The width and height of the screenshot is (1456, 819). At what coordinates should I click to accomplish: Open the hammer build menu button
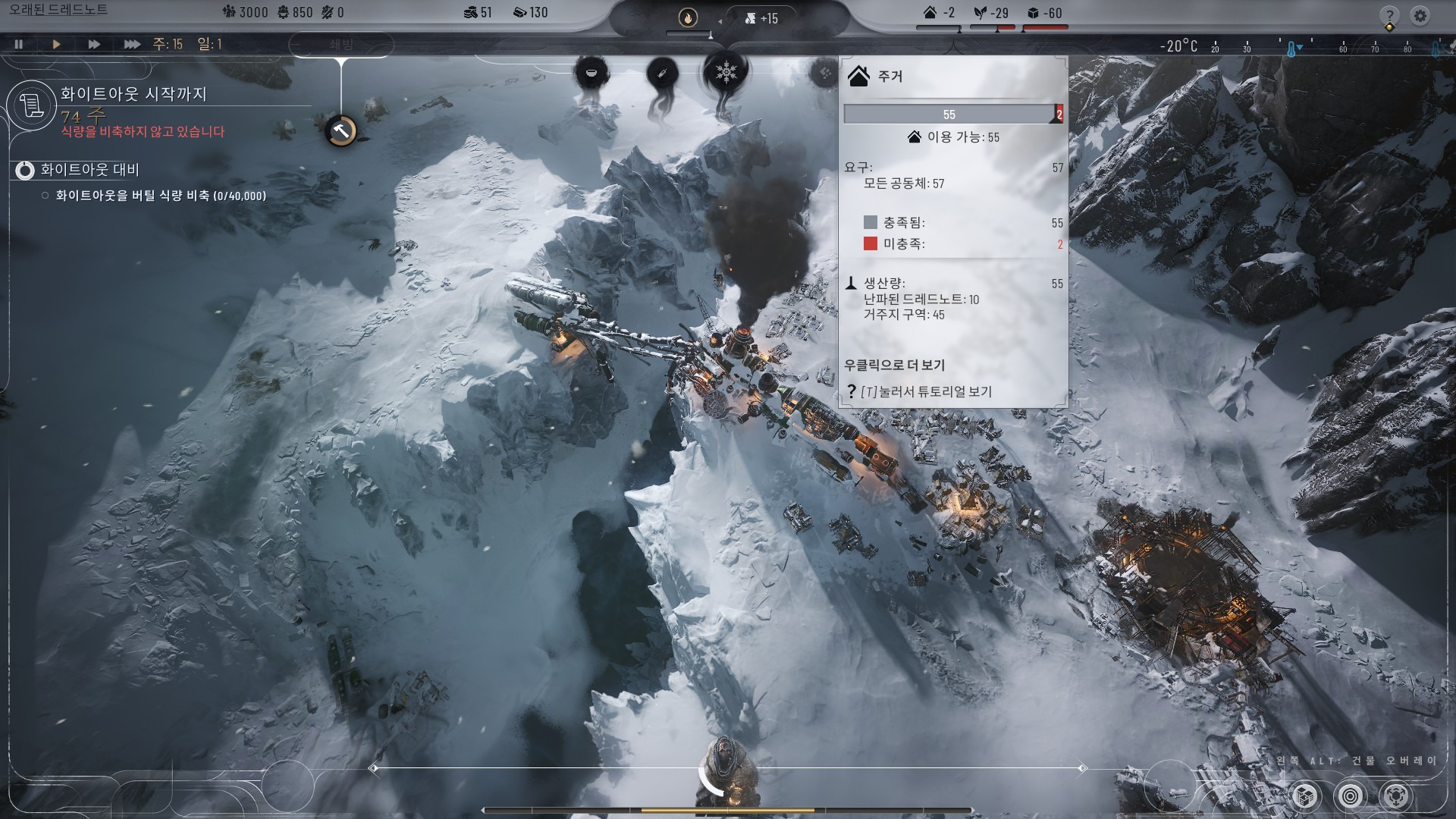pos(341,130)
